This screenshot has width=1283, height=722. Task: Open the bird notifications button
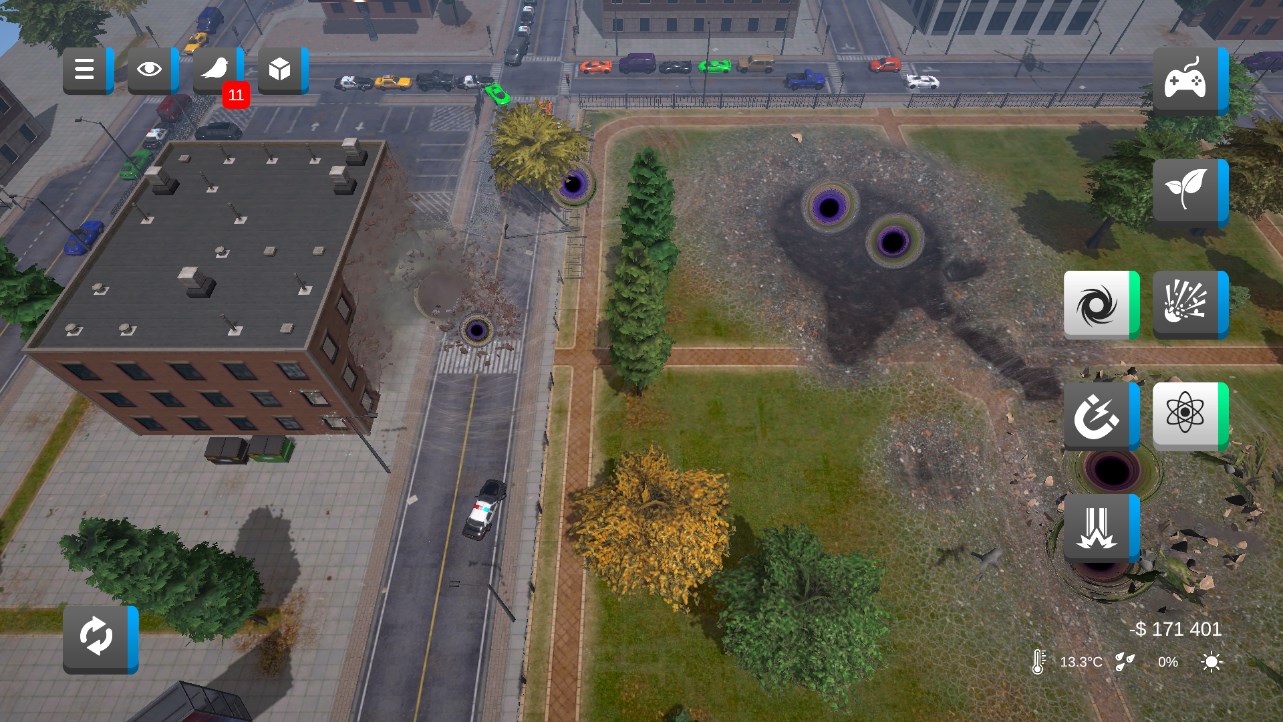[216, 70]
